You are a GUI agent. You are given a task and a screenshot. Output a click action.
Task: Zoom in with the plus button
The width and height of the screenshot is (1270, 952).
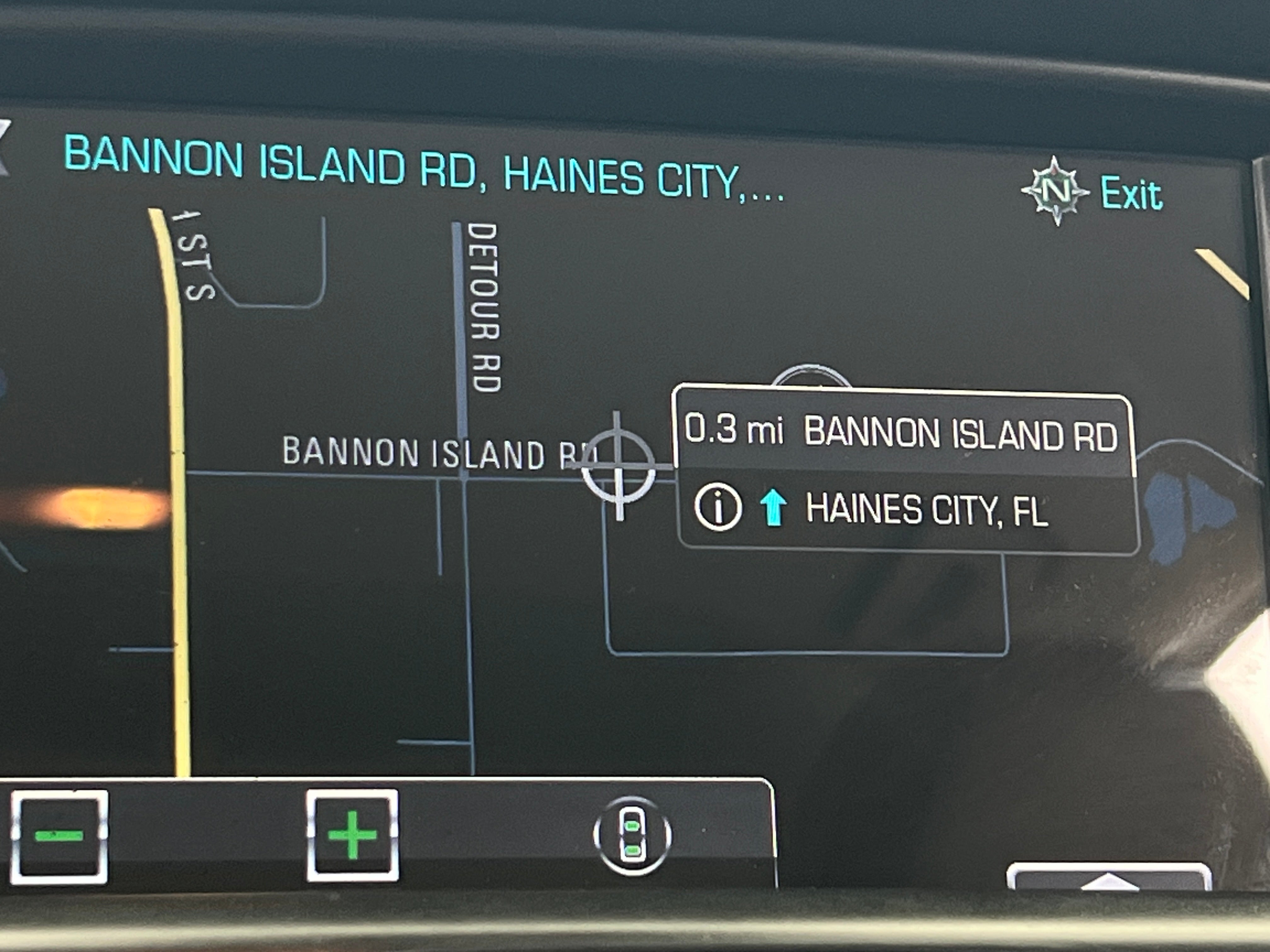tap(352, 835)
